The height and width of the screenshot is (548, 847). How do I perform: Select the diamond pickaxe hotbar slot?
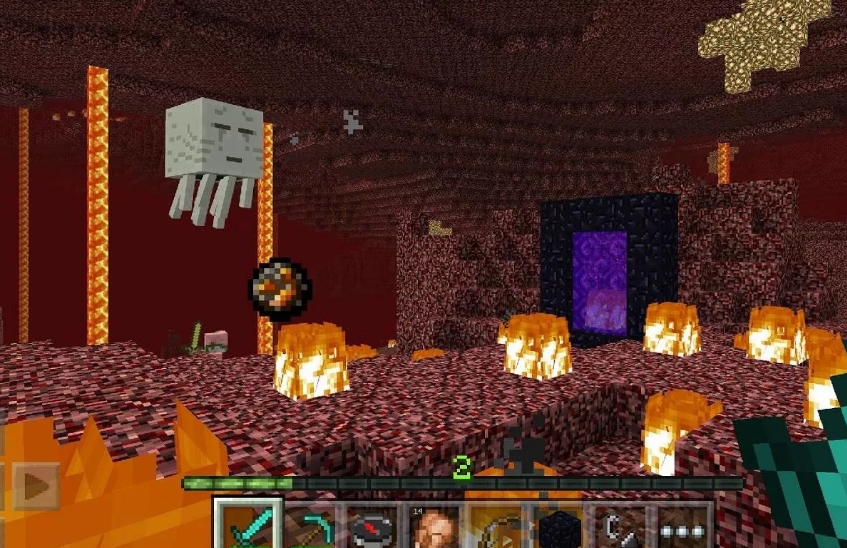click(312, 526)
